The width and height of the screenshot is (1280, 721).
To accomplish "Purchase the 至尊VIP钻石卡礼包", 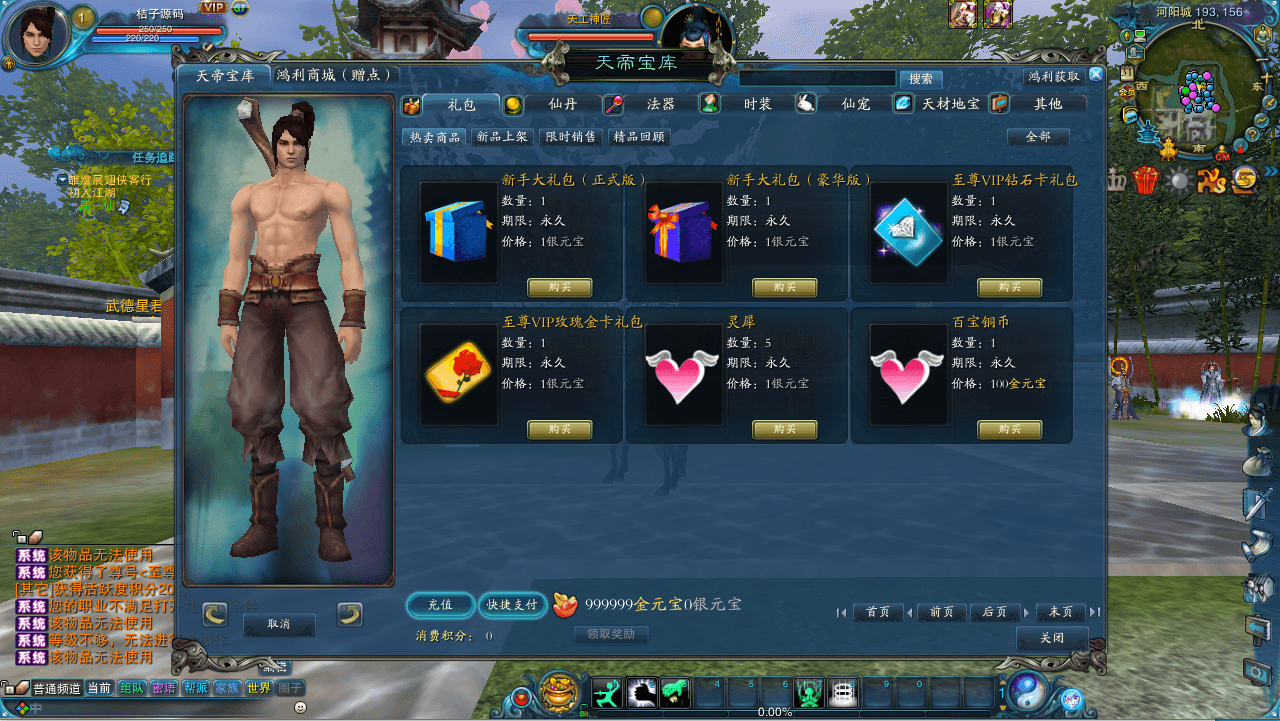I will [x=1009, y=288].
